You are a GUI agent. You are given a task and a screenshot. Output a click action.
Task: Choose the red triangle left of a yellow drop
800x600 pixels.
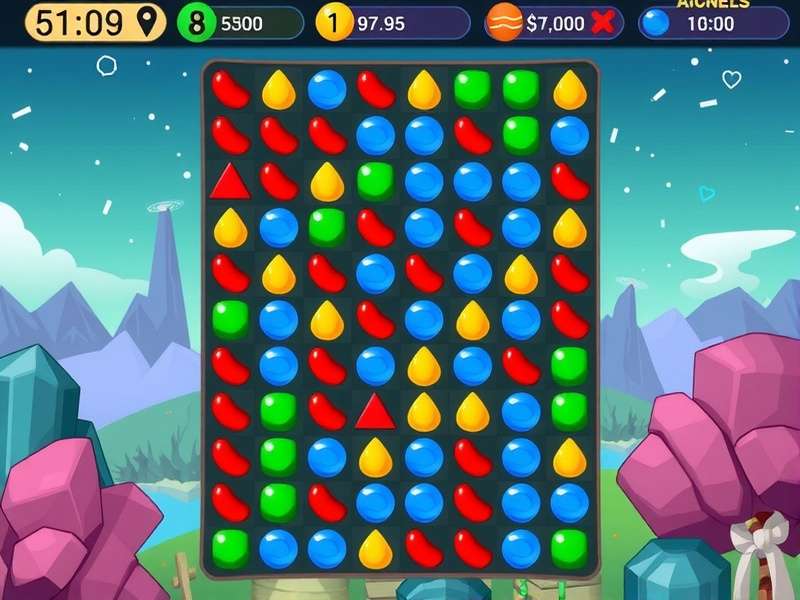[x=375, y=410]
